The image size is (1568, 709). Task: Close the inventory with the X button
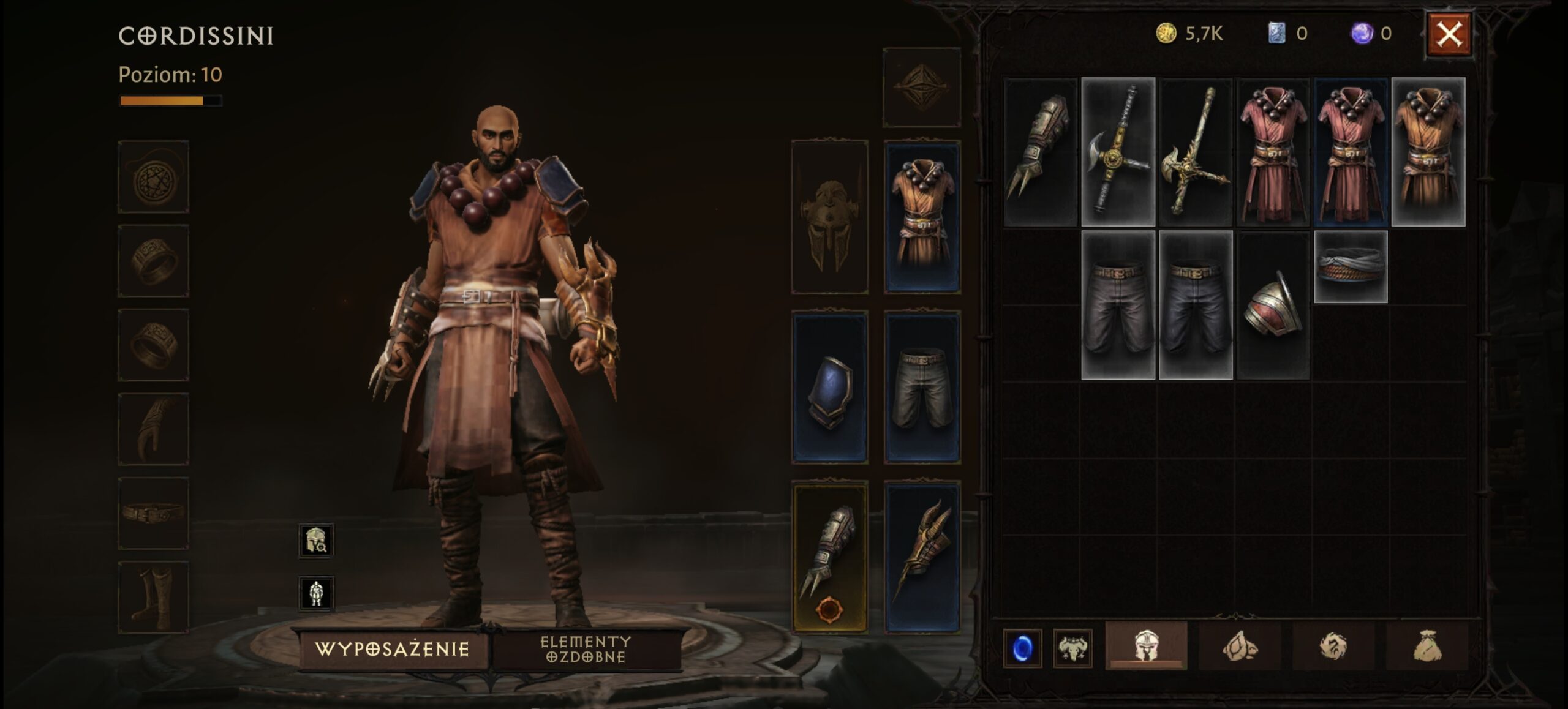(x=1449, y=35)
